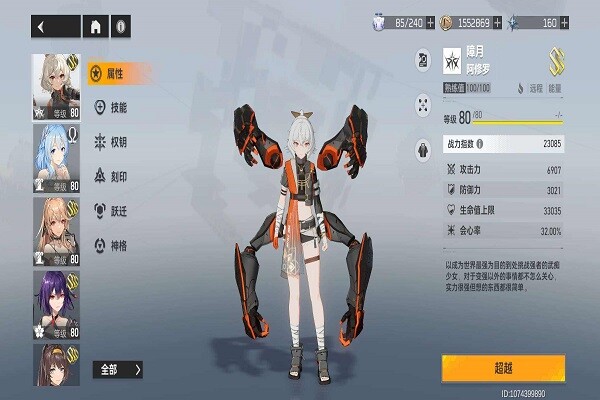Click the four-arrows icon beside proficiency
This screenshot has height=400, width=600.
tap(421, 104)
